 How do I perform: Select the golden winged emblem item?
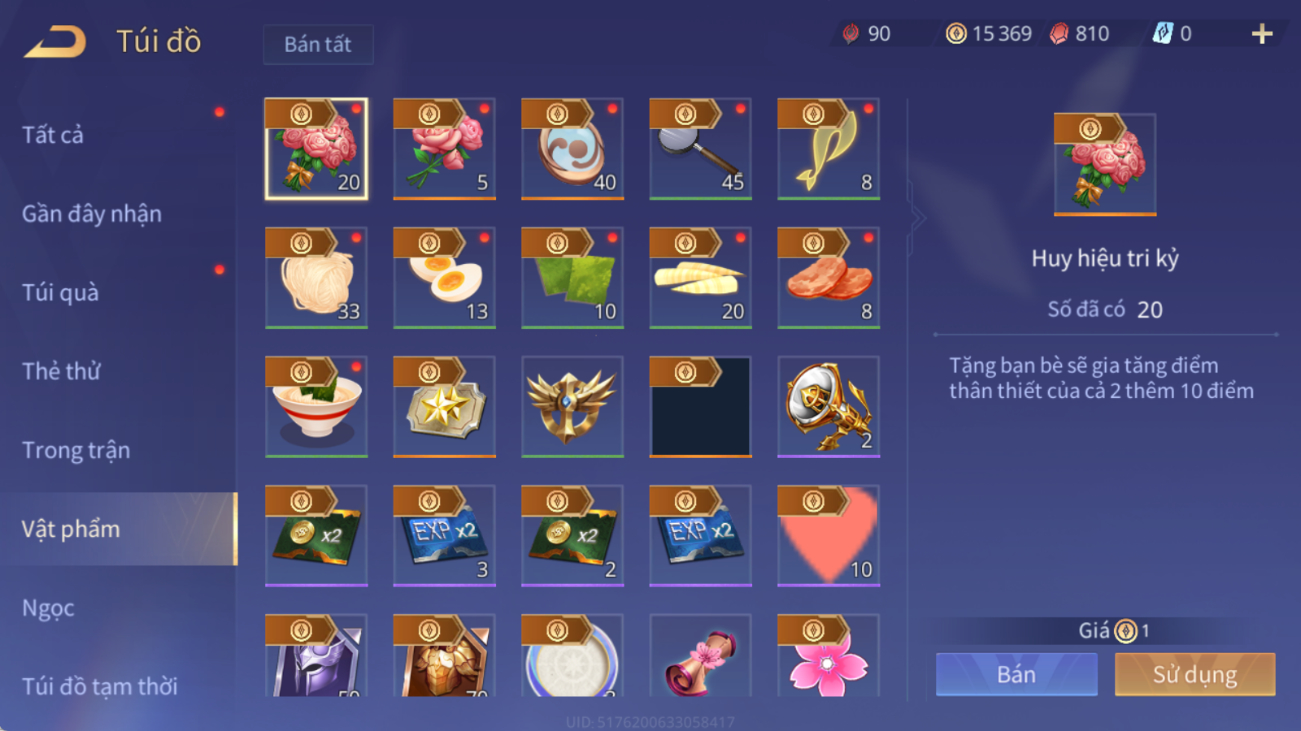[x=572, y=407]
